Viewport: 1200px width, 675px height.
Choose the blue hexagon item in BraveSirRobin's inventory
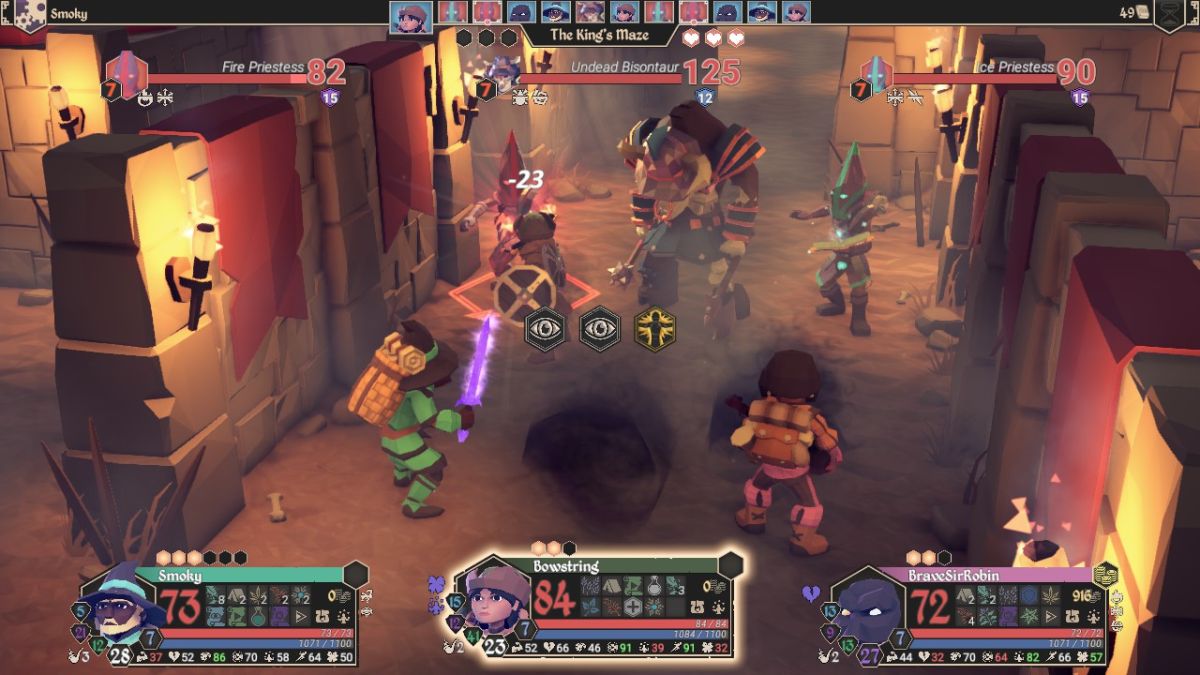(1027, 596)
